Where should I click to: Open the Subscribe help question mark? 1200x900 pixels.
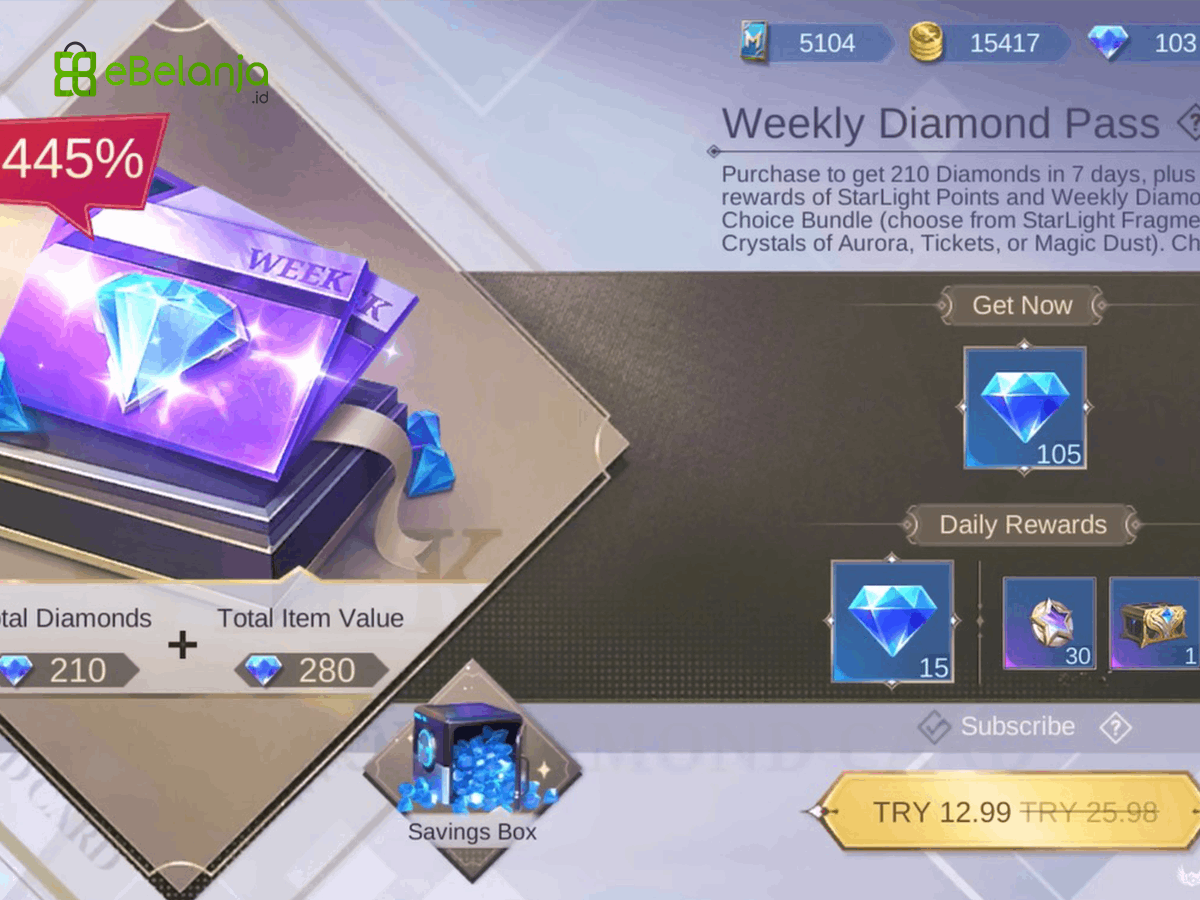tap(1114, 727)
